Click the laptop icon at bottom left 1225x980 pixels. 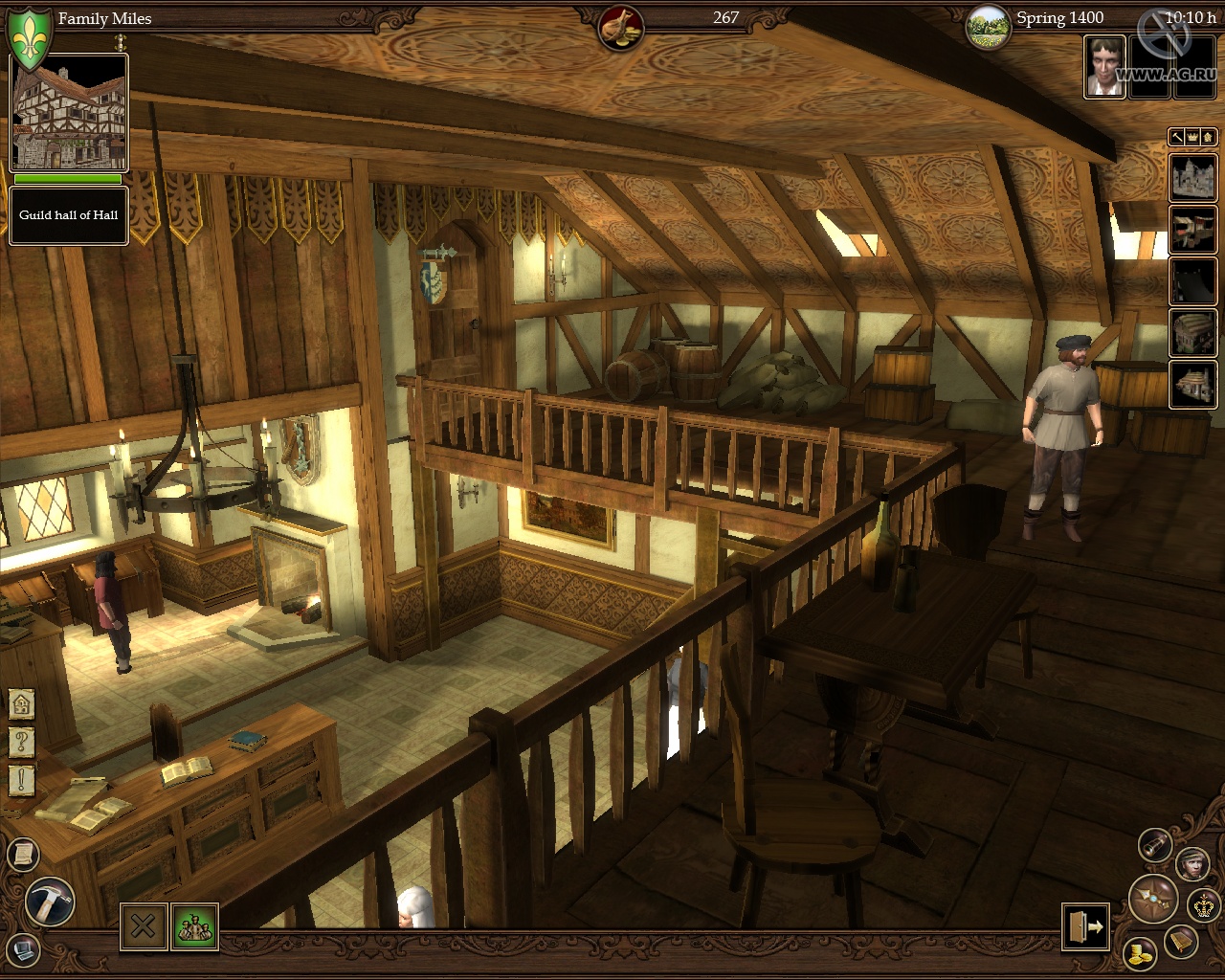pyautogui.click(x=24, y=950)
